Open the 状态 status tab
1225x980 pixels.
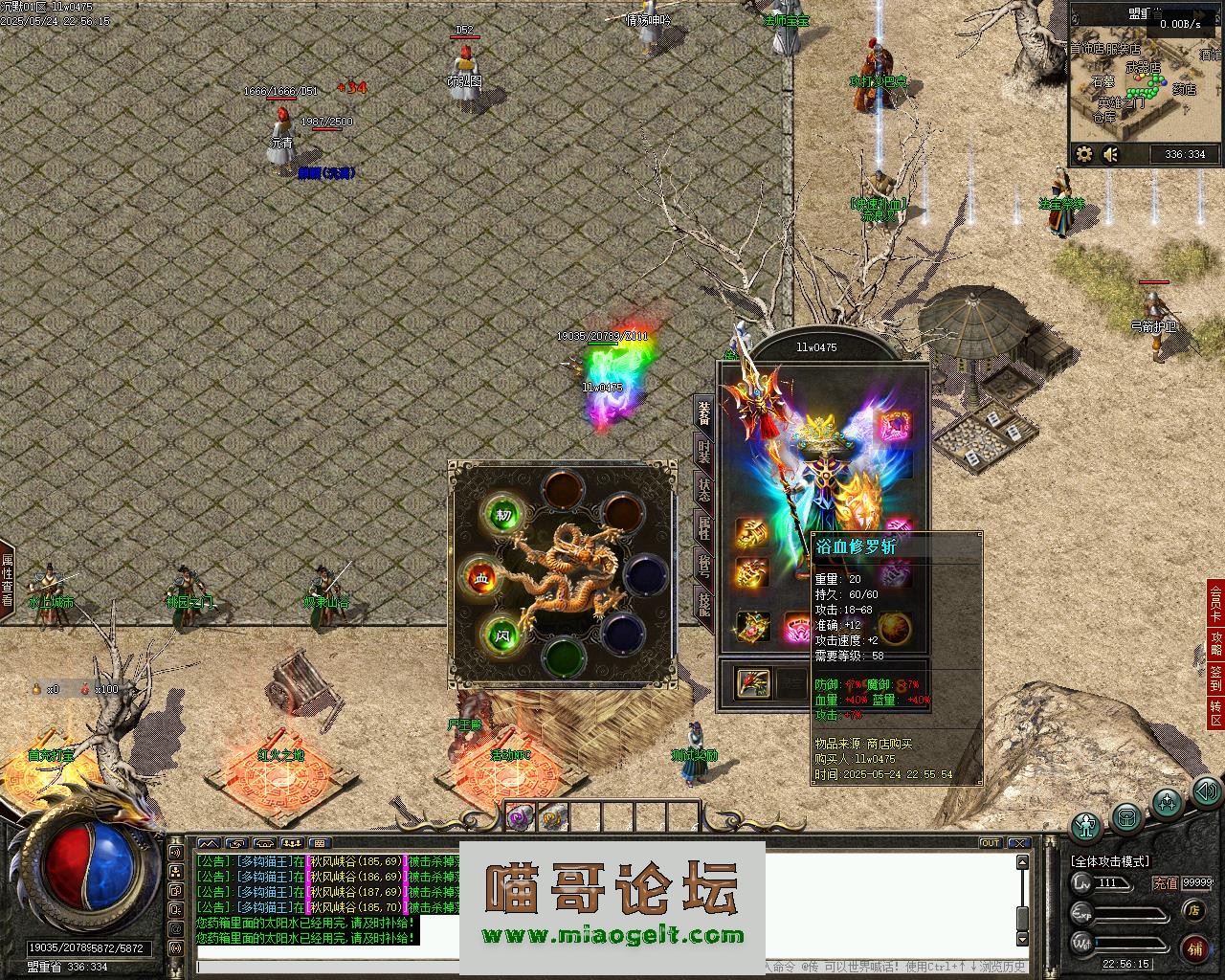coord(703,489)
